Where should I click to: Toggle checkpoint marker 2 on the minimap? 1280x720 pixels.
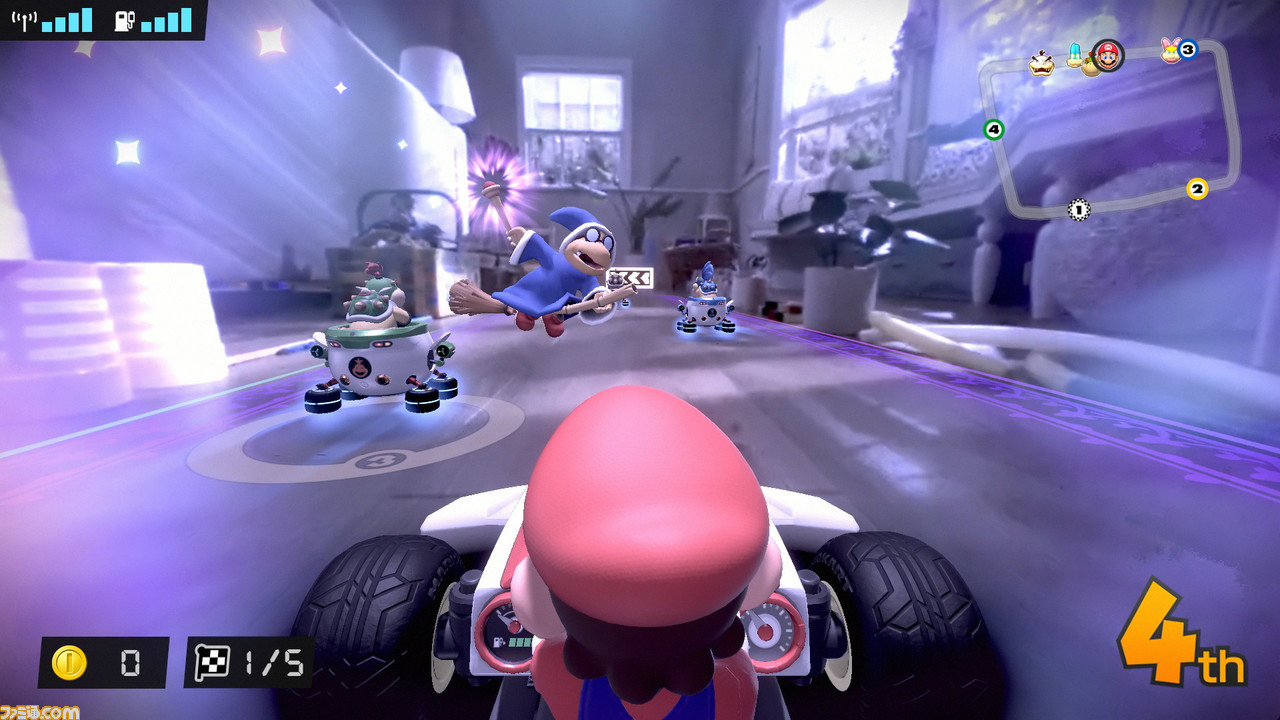[x=1197, y=188]
